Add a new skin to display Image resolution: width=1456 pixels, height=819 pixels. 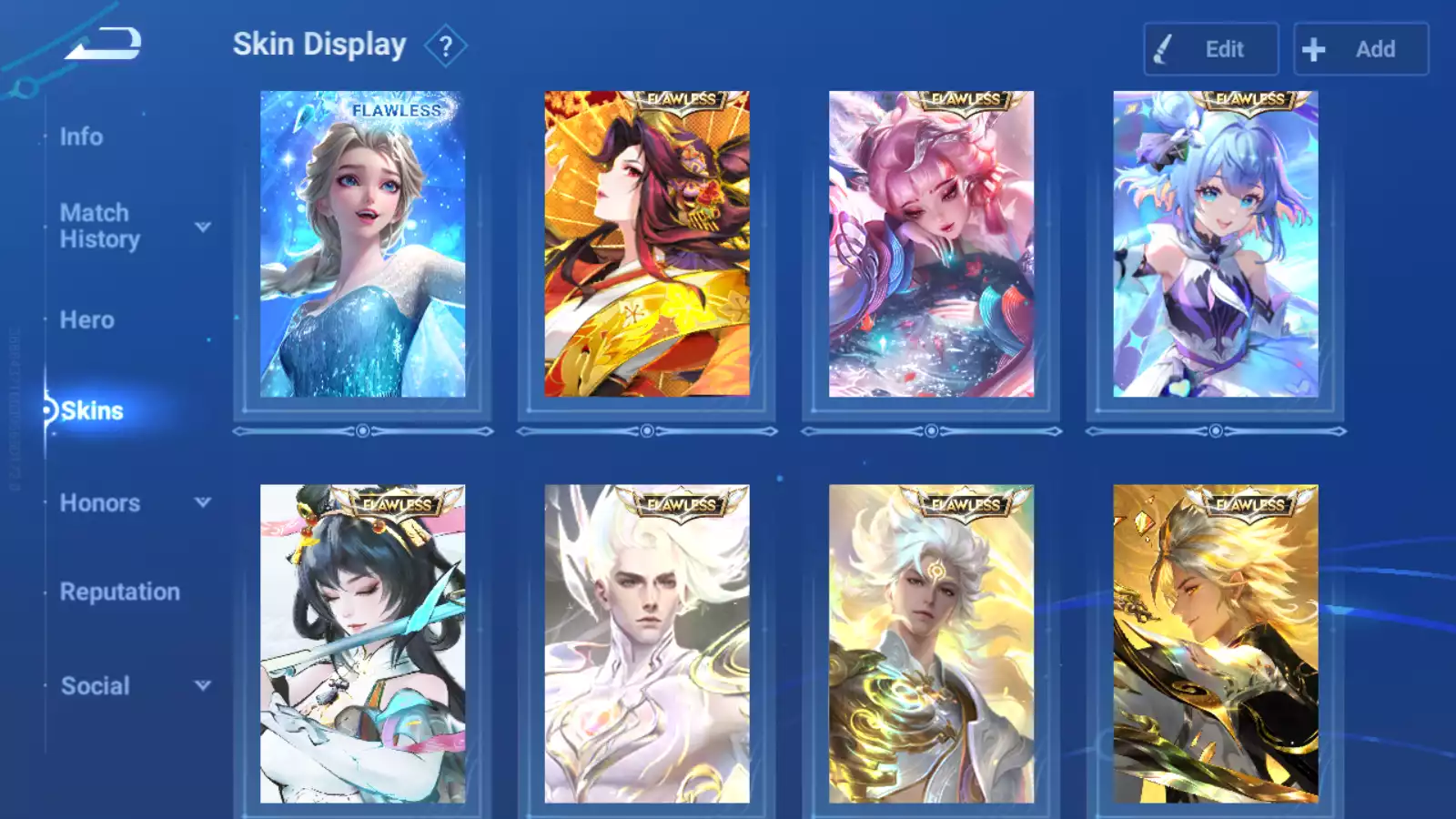click(1360, 49)
